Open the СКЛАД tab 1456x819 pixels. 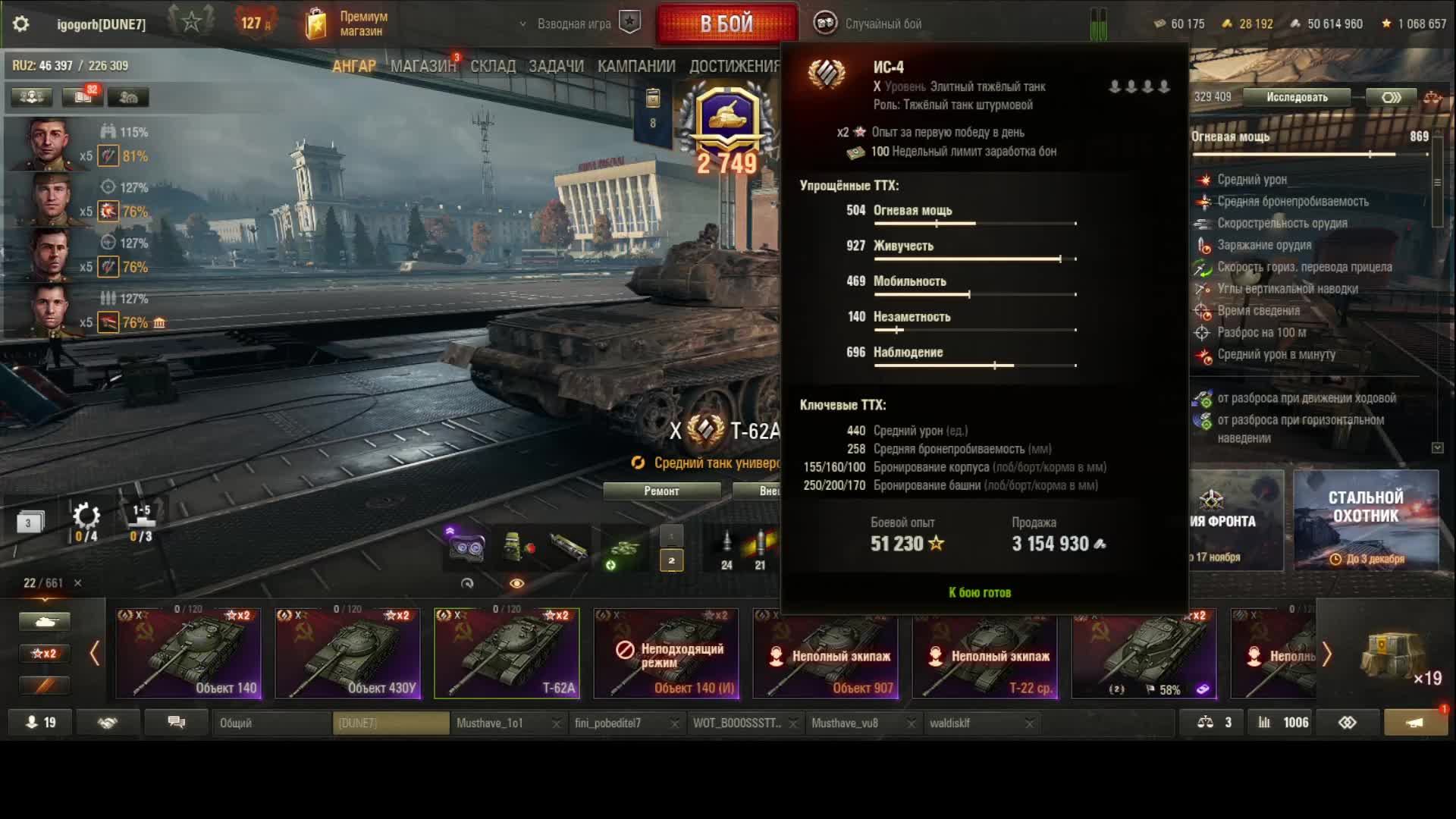492,66
